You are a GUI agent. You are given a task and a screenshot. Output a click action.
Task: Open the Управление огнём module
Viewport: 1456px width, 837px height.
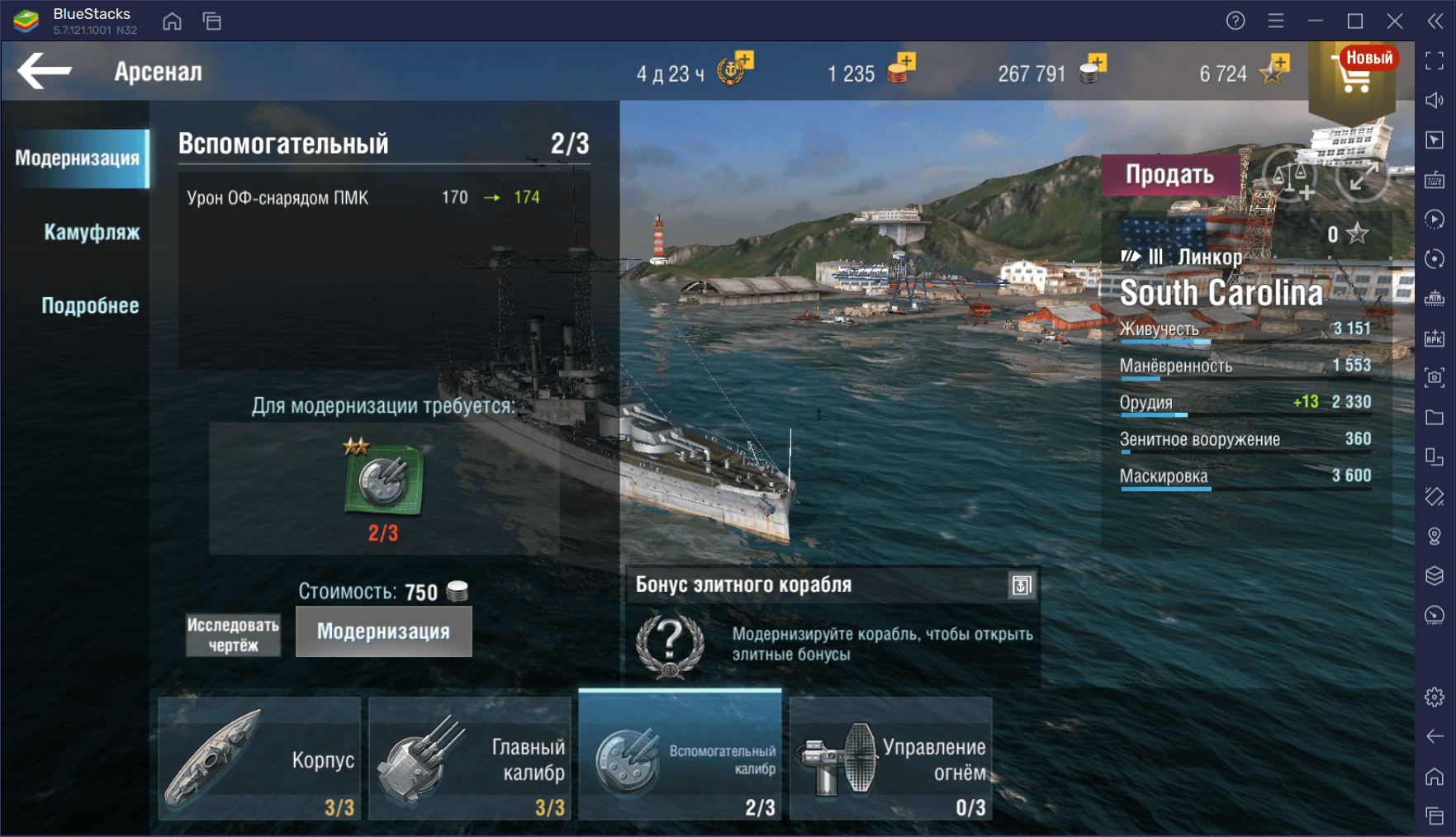[x=890, y=759]
